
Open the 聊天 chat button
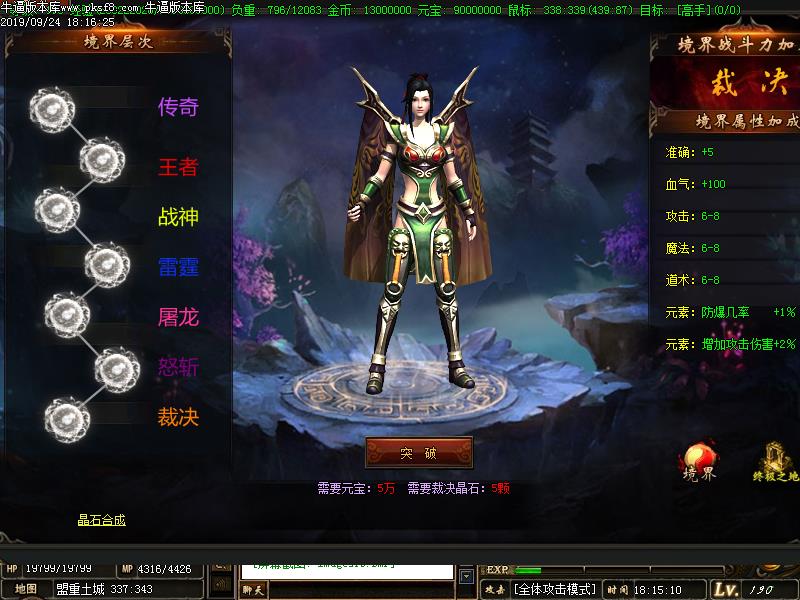click(x=254, y=590)
